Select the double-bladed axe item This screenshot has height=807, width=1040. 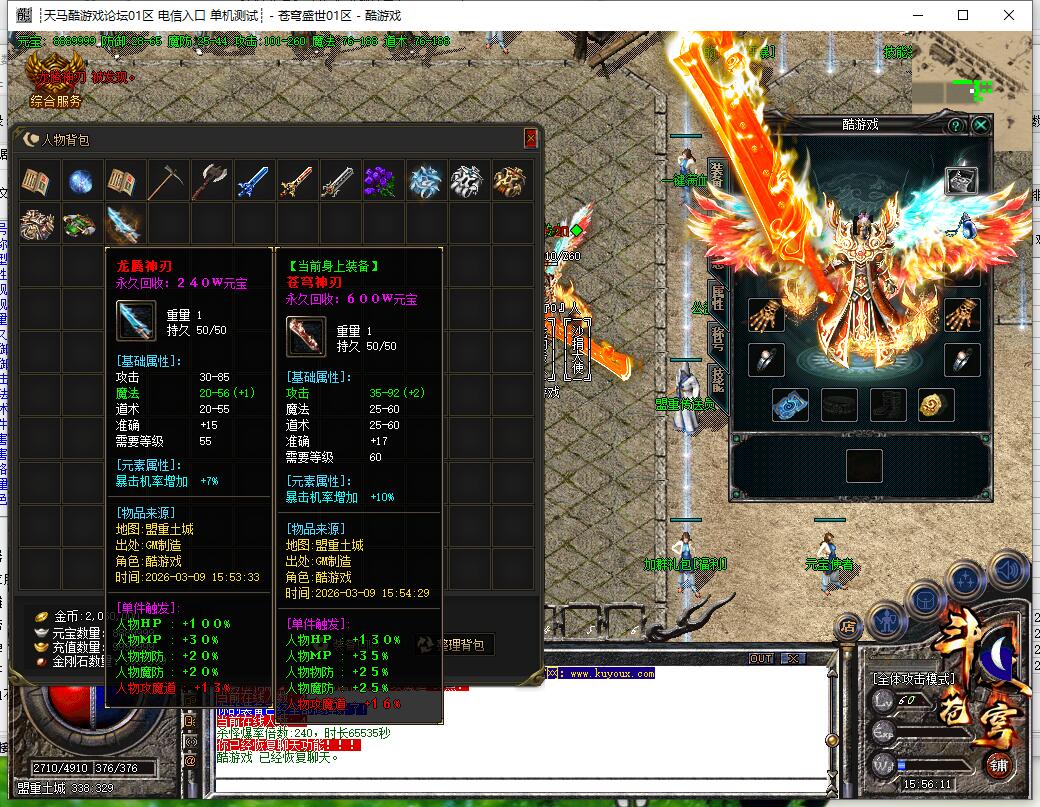click(211, 181)
